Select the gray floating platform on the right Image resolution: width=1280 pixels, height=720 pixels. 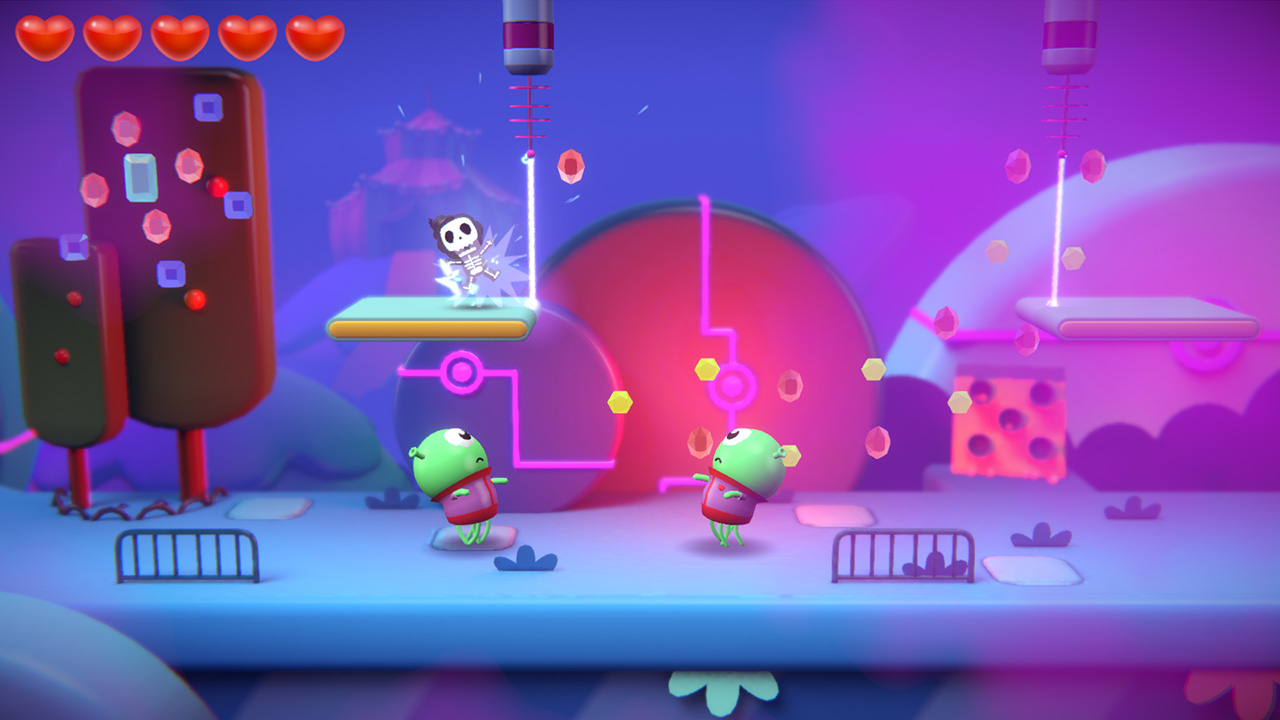tap(1140, 318)
